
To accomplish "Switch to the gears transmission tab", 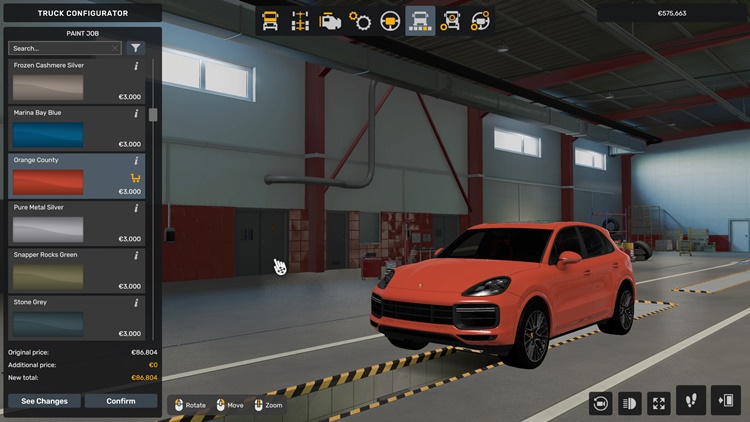I will 360,21.
